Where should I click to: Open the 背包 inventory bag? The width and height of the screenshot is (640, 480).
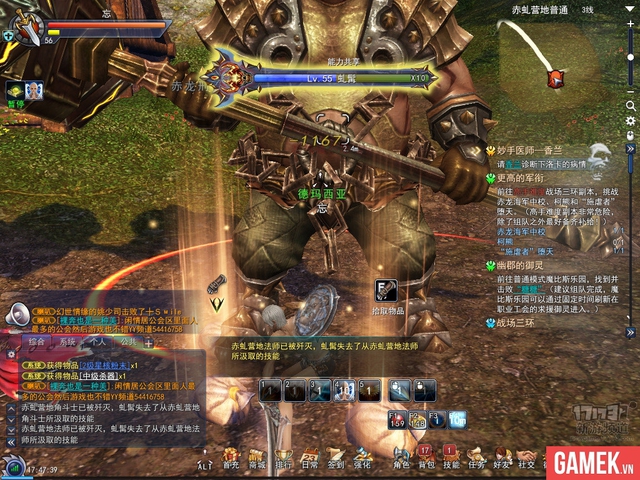point(427,457)
